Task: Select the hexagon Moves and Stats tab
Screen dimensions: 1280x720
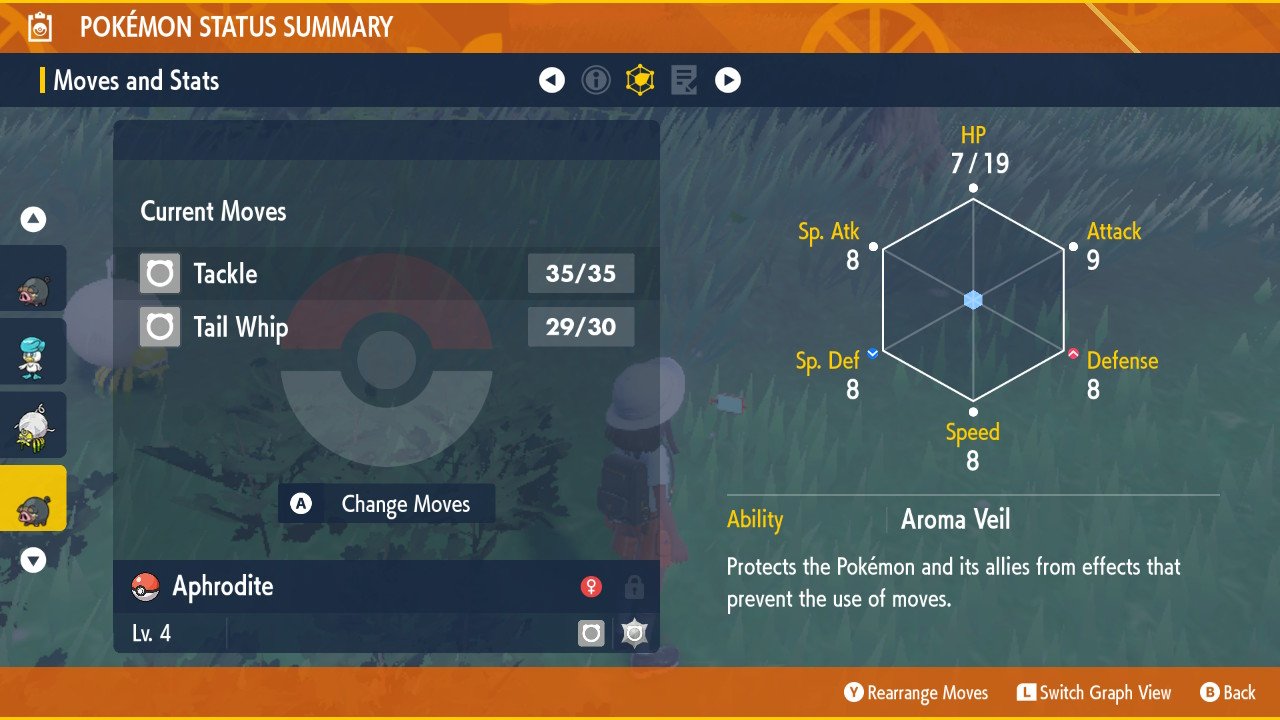Action: click(640, 80)
